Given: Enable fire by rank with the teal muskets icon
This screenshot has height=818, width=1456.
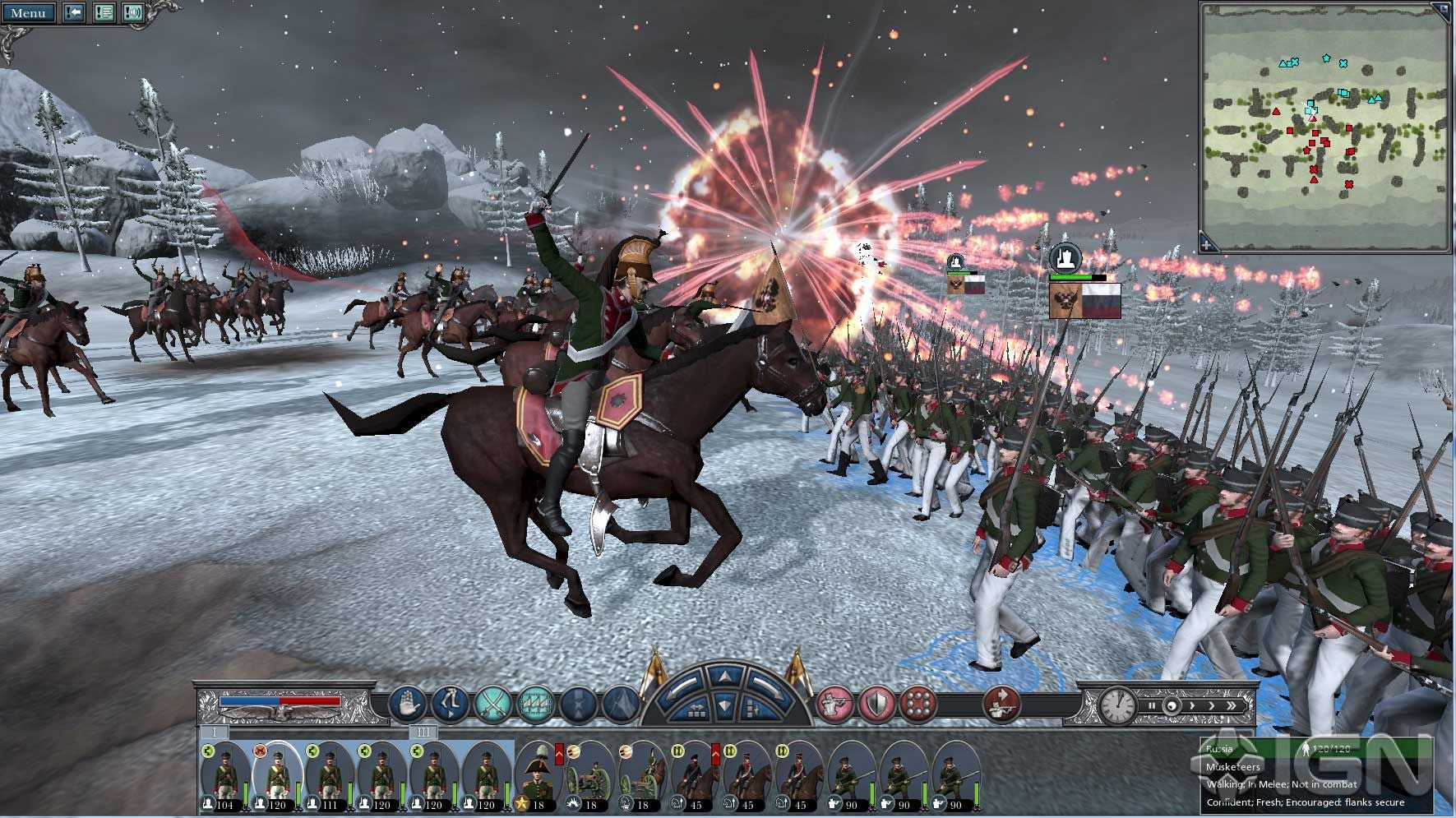Looking at the screenshot, I should pos(535,705).
